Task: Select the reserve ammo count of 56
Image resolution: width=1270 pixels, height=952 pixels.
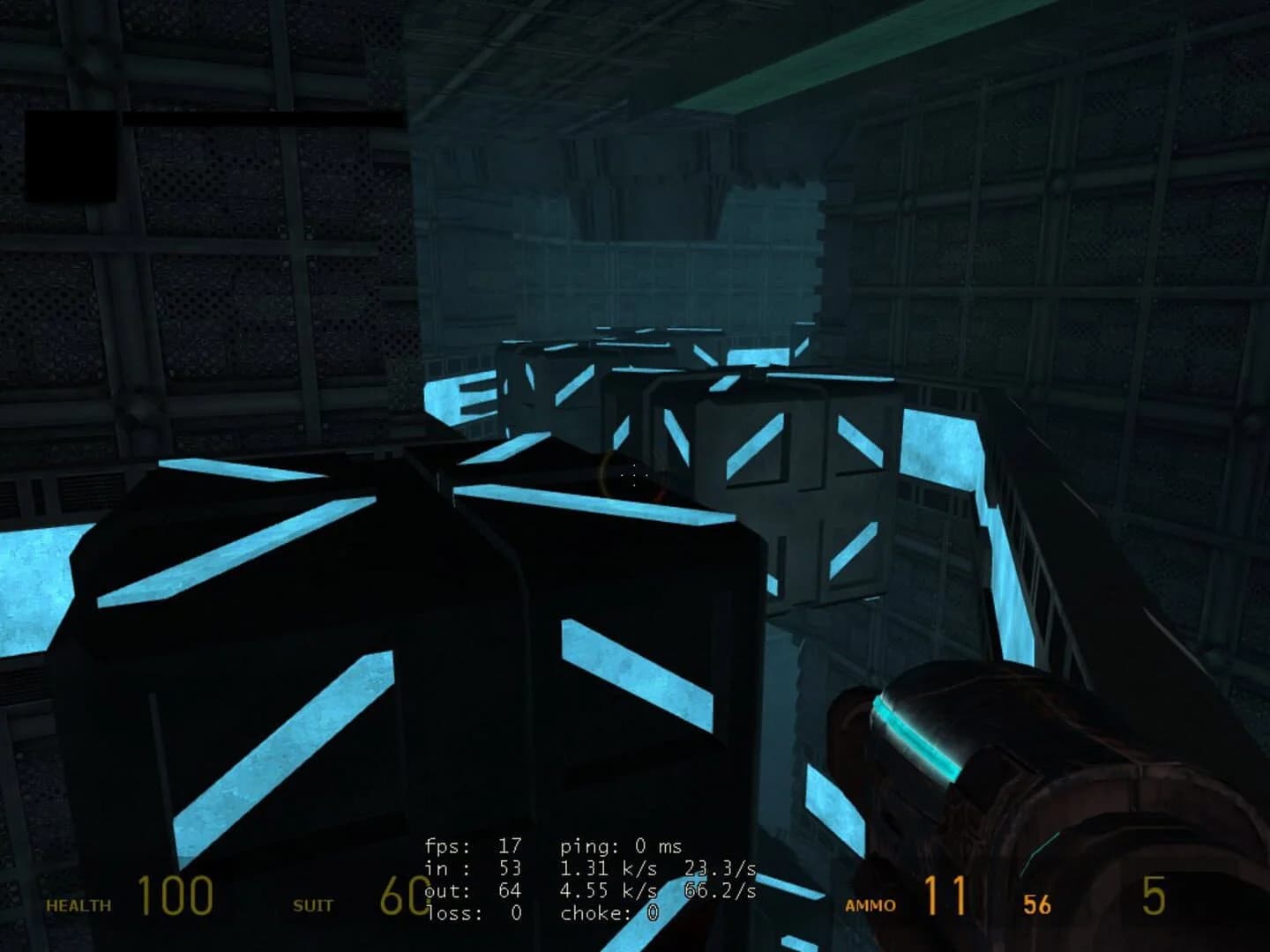Action: coord(1036,904)
